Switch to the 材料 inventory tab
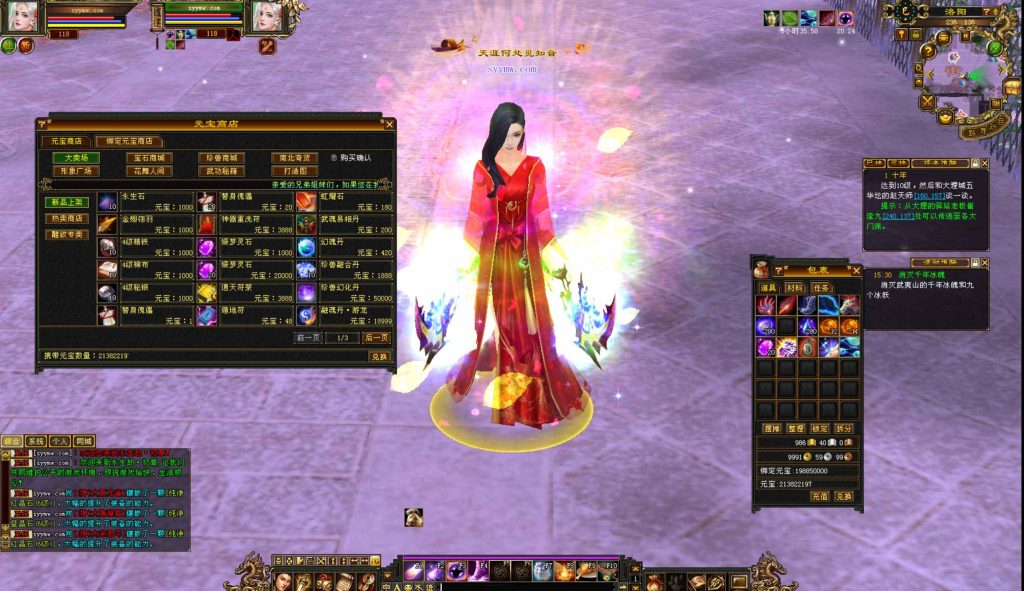The width and height of the screenshot is (1024, 591). (794, 287)
